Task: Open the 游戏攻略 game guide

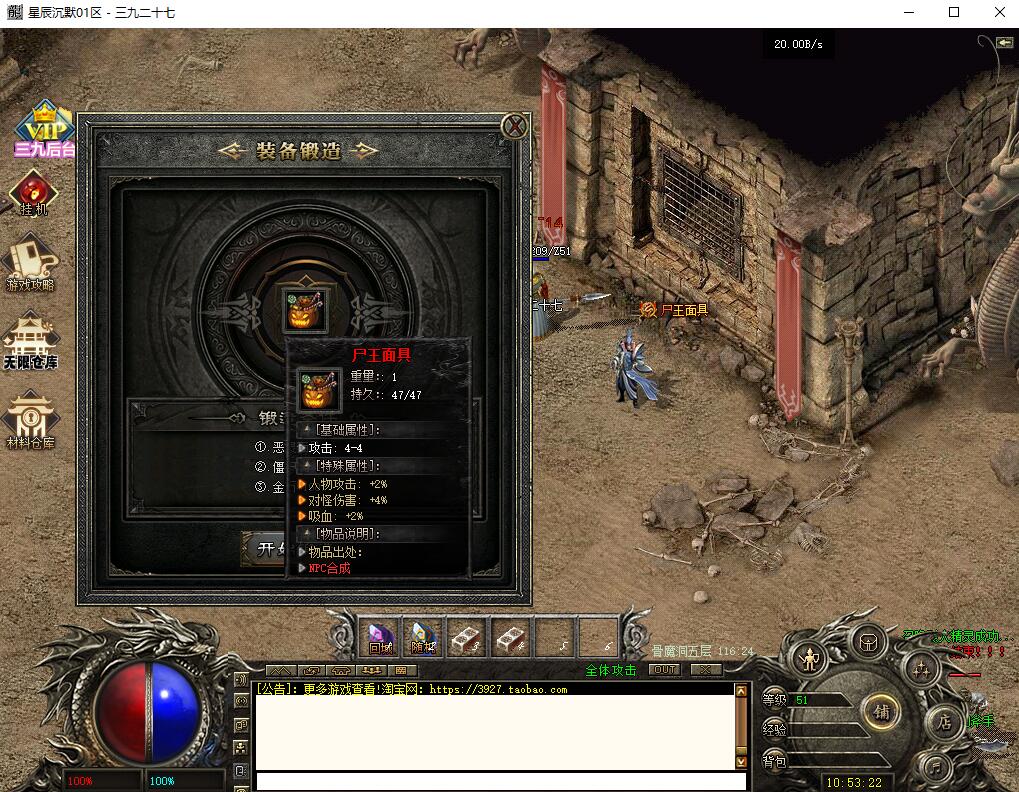Action: (x=31, y=262)
